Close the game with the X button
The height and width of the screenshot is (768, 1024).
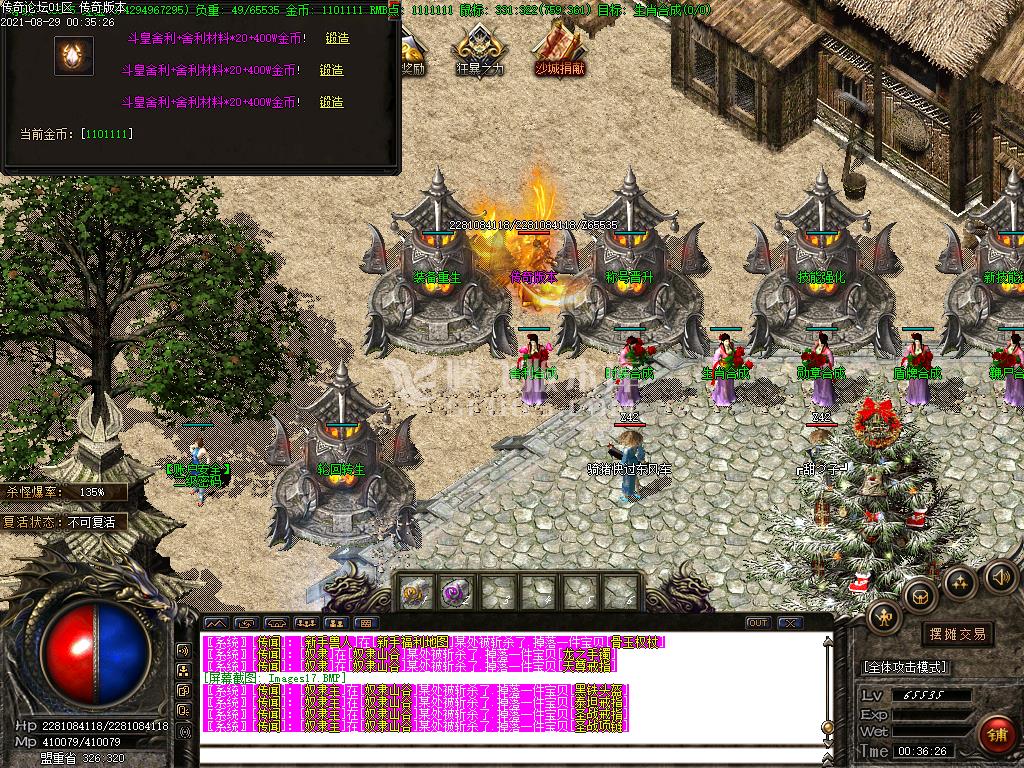pyautogui.click(x=789, y=623)
